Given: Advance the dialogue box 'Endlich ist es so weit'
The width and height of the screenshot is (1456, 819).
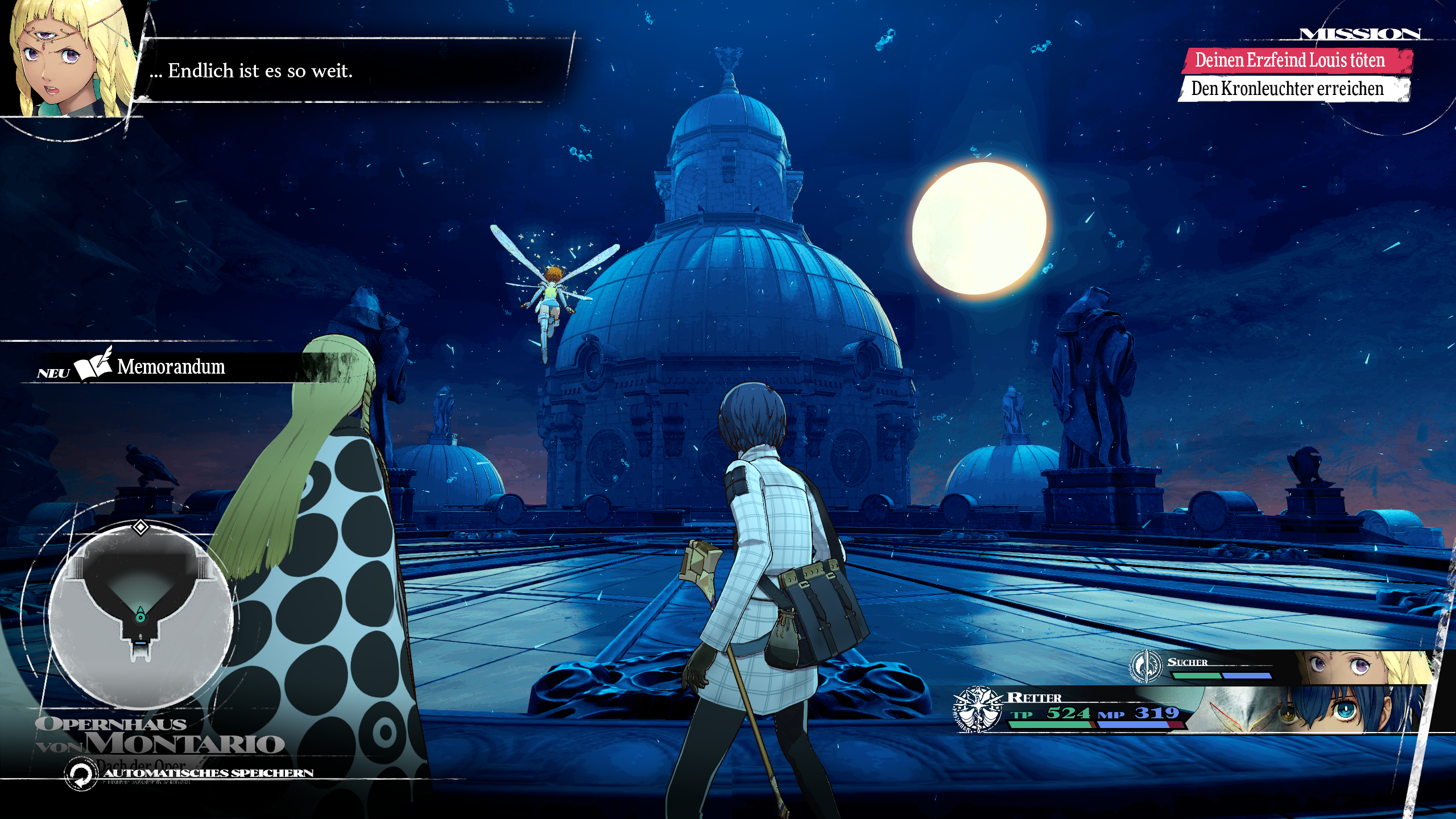Looking at the screenshot, I should click(353, 71).
